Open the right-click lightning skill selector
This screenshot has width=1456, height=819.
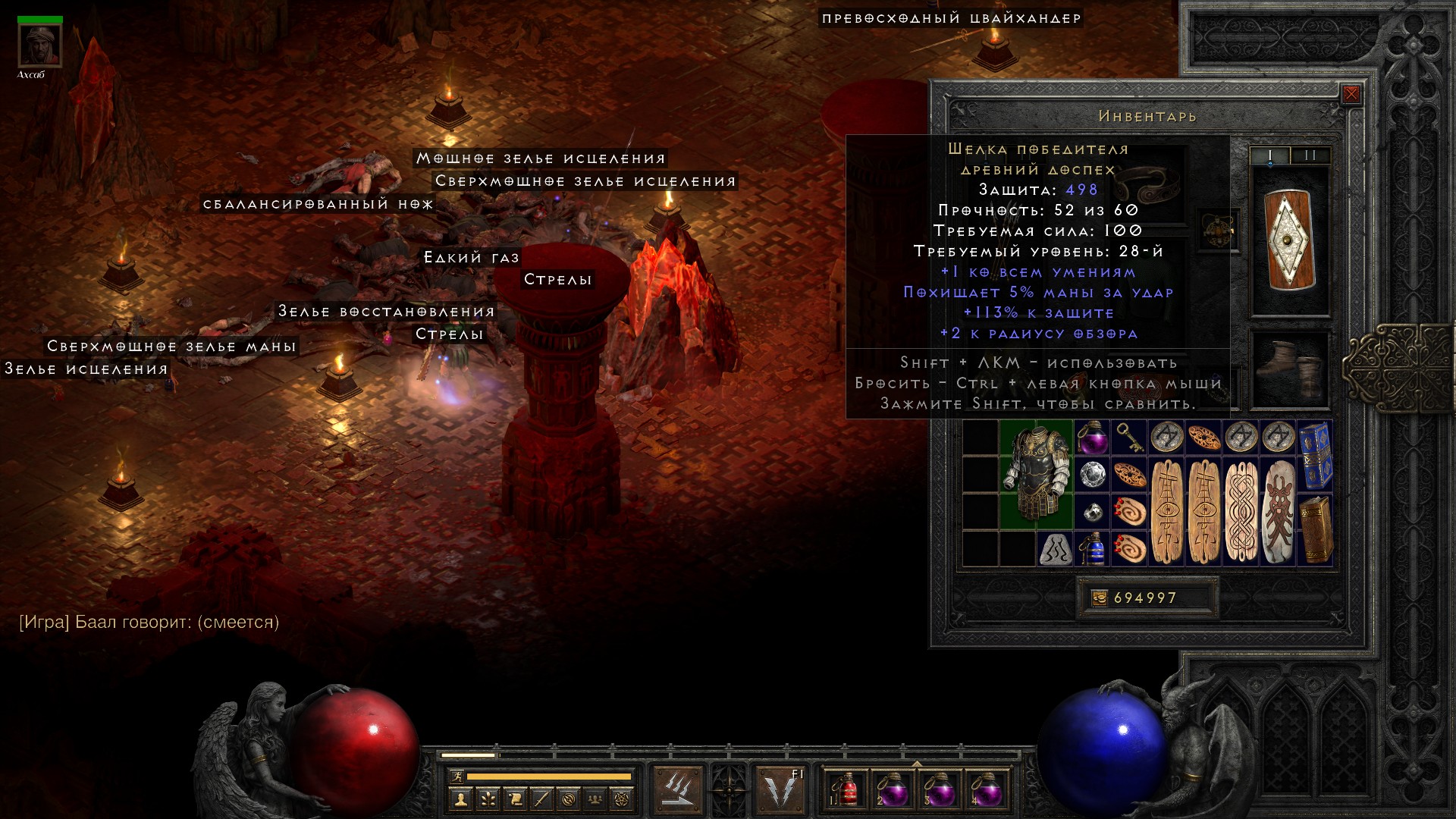780,789
